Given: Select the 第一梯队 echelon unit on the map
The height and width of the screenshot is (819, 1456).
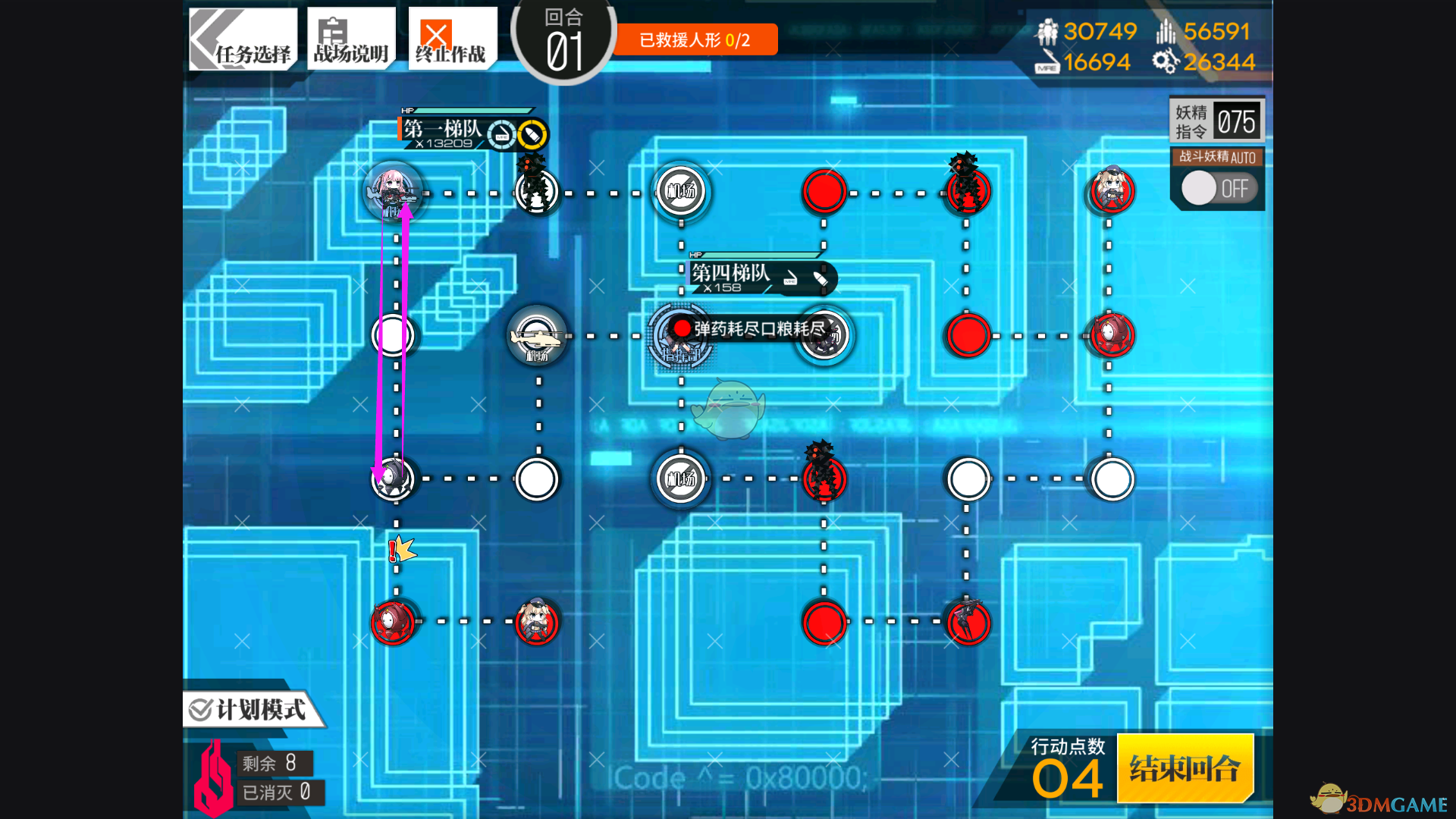Looking at the screenshot, I should click(393, 193).
